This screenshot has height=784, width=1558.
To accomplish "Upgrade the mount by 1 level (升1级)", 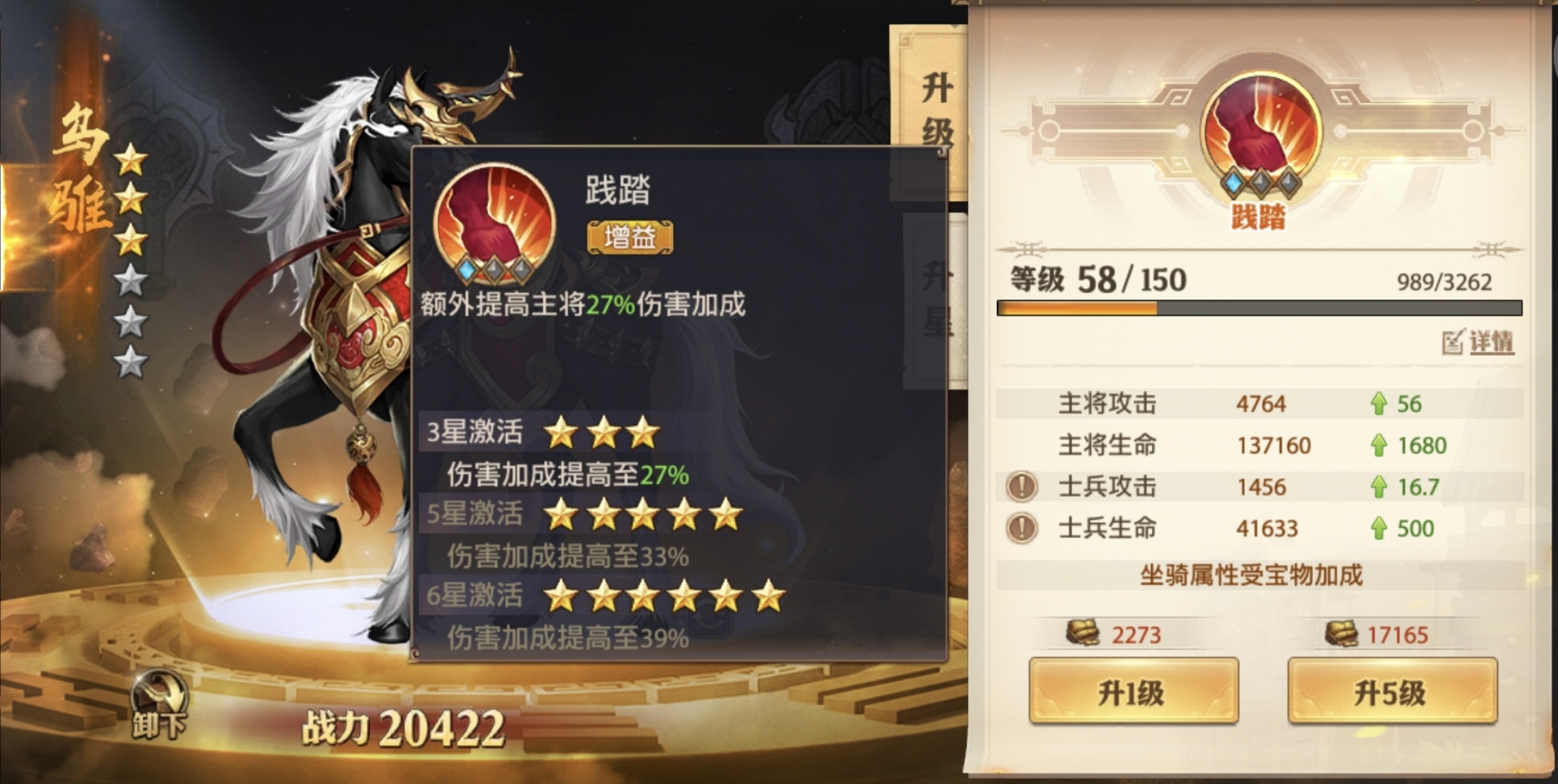I will (1133, 691).
